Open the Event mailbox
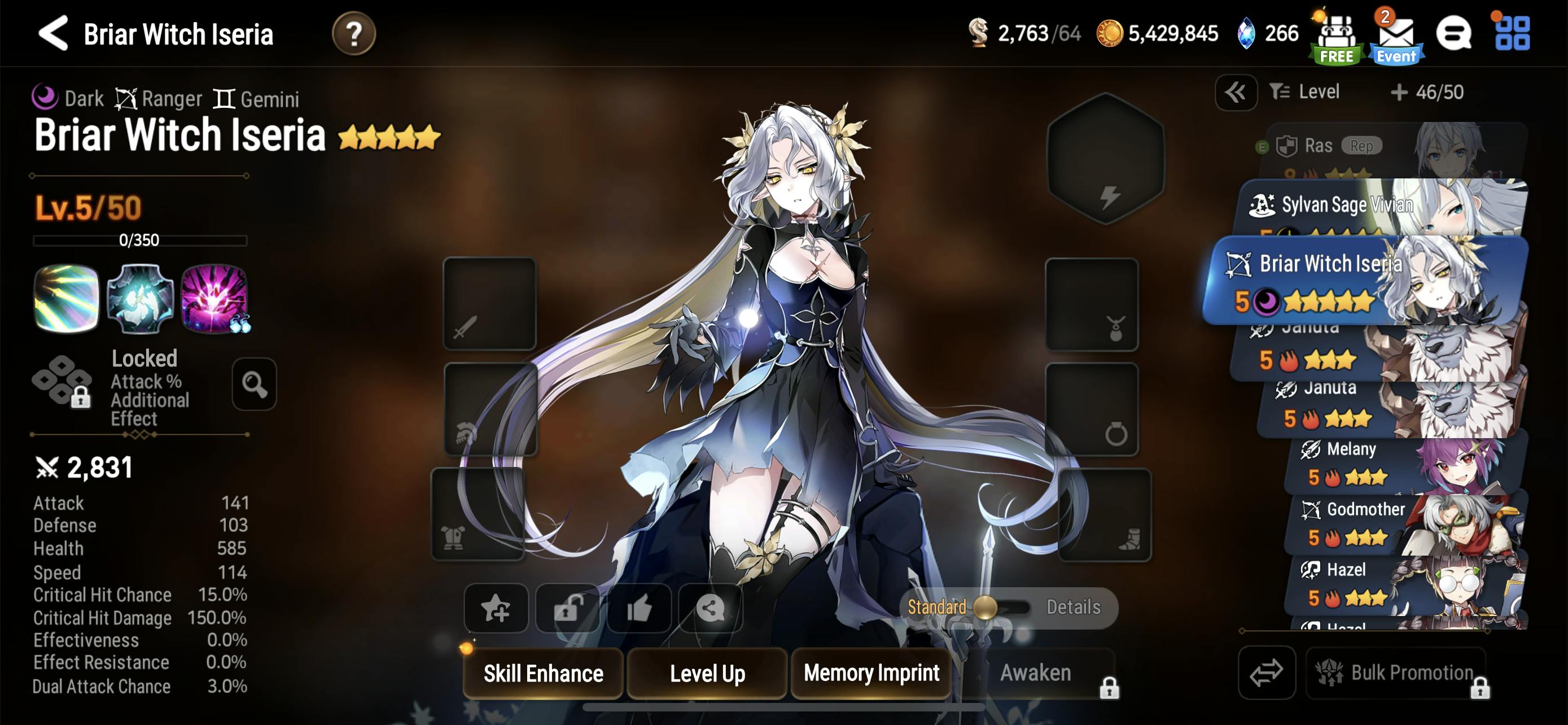The image size is (1568, 725). pos(1395,38)
